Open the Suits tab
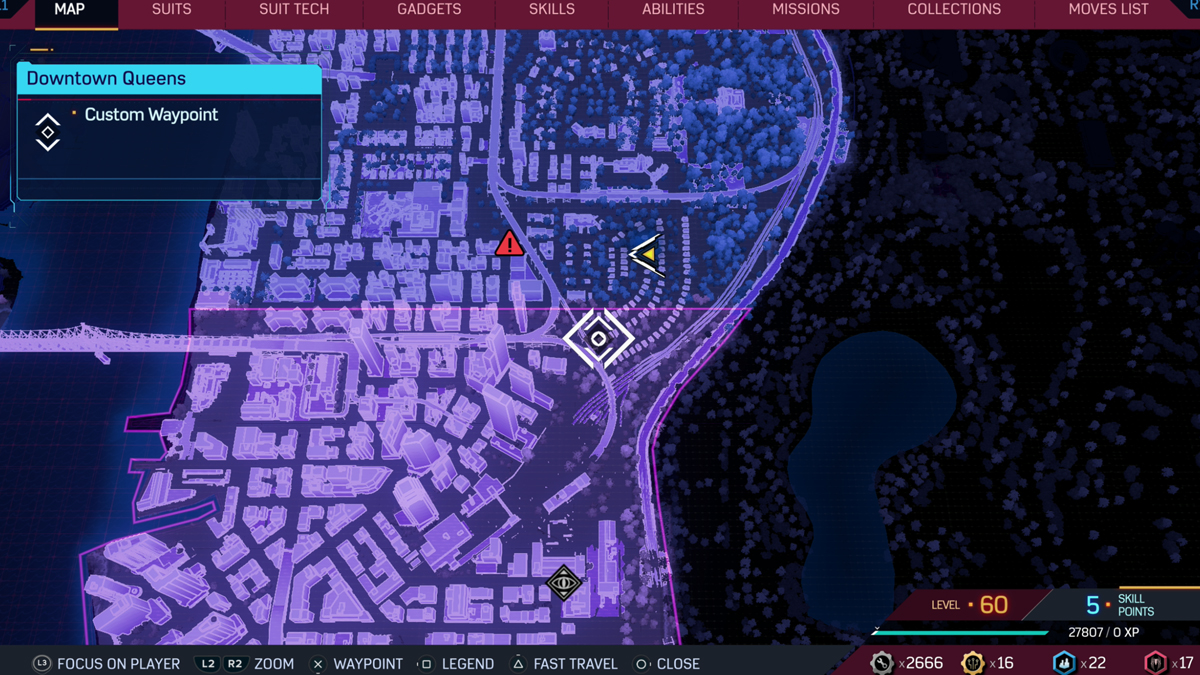This screenshot has width=1200, height=675. (x=171, y=10)
